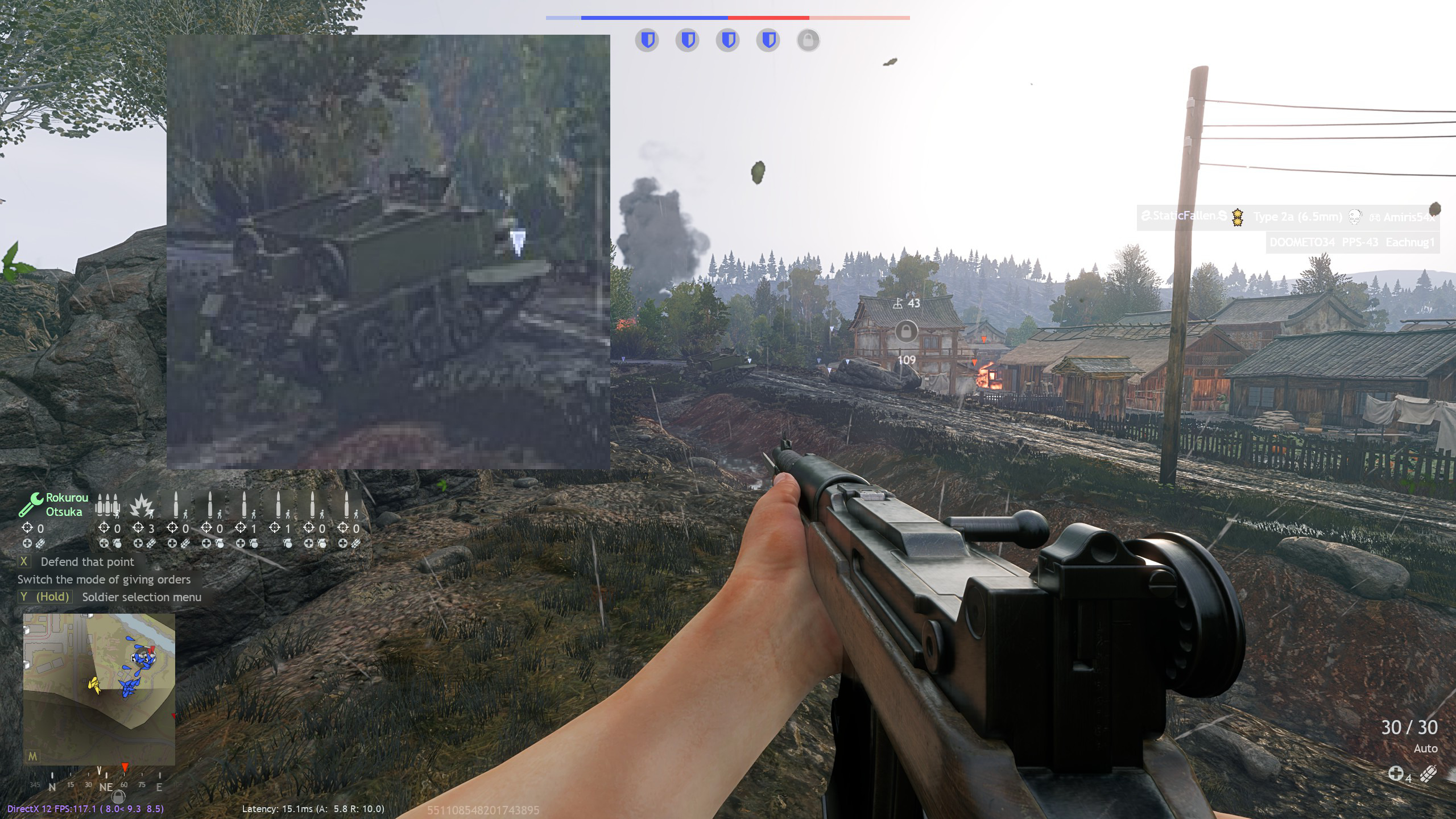Toggle the first blue shield capture indicator
The height and width of the screenshot is (819, 1456).
click(648, 40)
